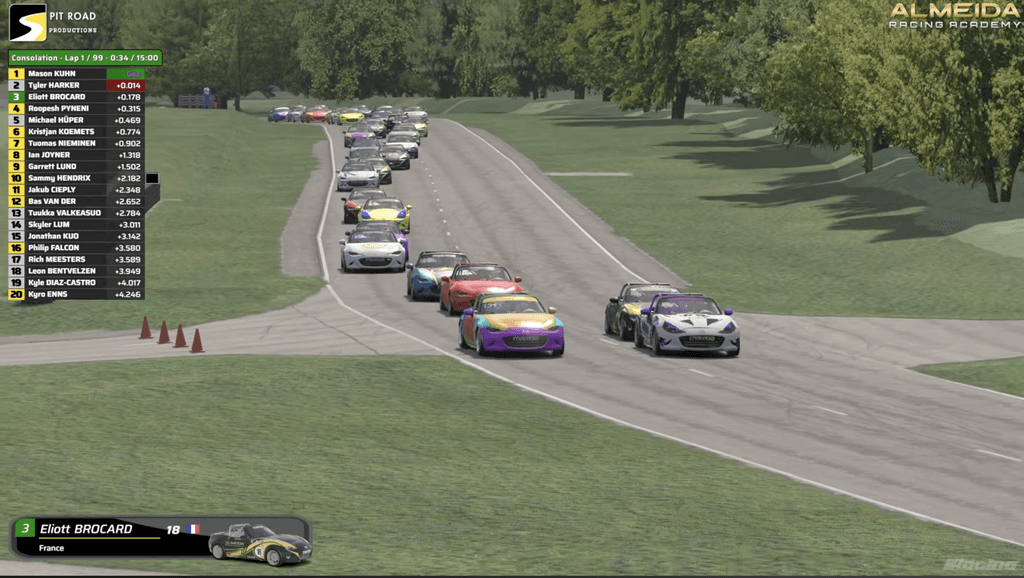Image resolution: width=1024 pixels, height=578 pixels.
Task: Select Rich Meesters in the leaderboard
Action: [x=76, y=259]
